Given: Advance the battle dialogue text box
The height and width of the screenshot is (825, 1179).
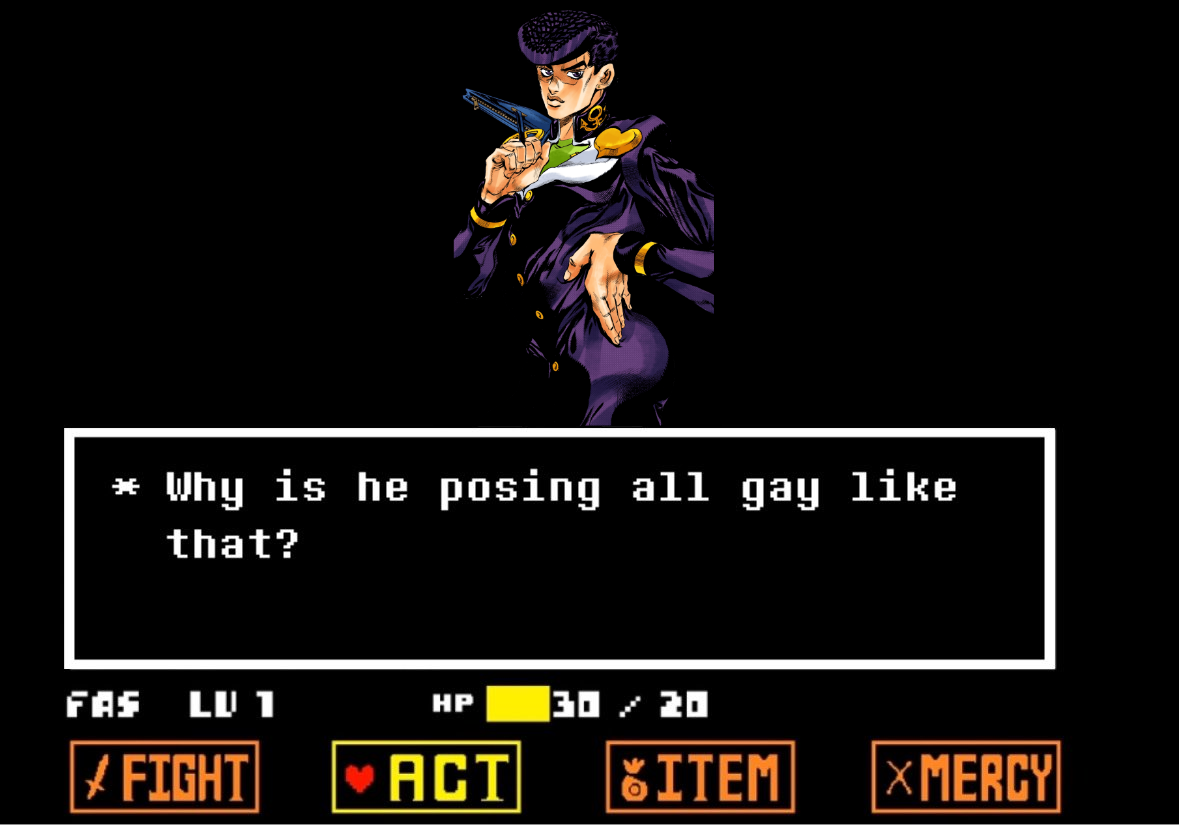Looking at the screenshot, I should pyautogui.click(x=559, y=548).
